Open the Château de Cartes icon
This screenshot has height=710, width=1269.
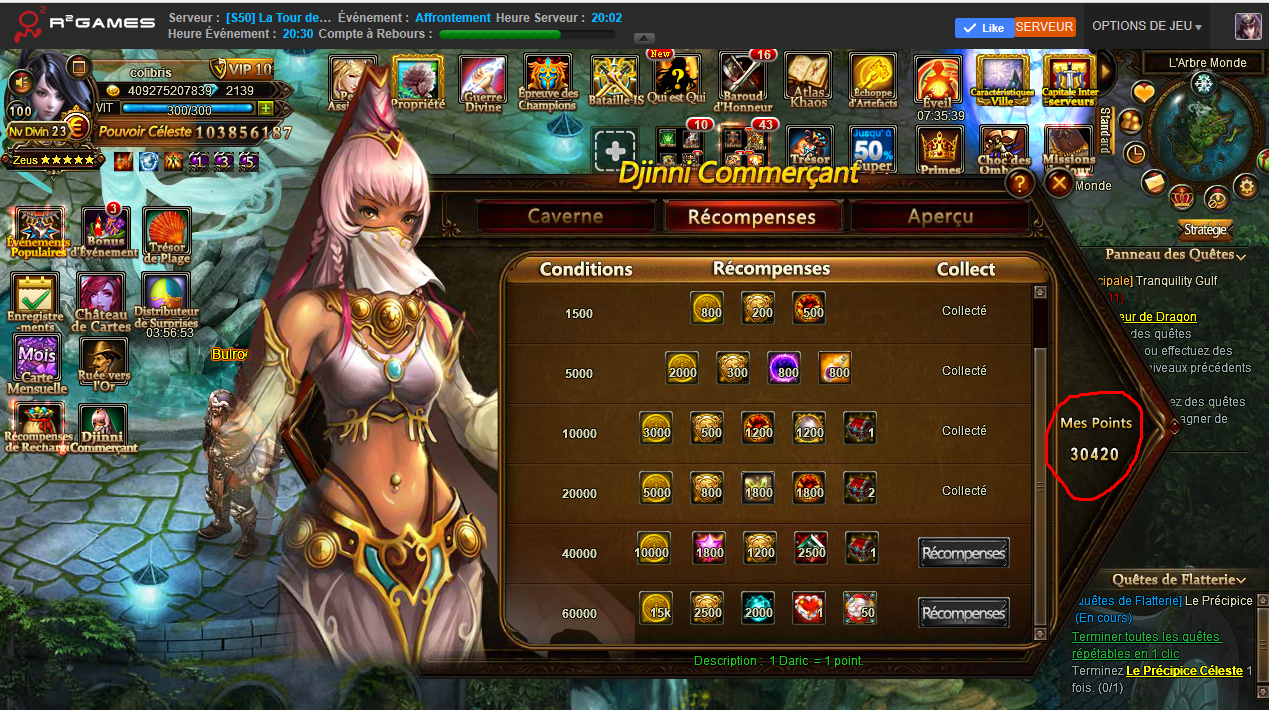[101, 301]
